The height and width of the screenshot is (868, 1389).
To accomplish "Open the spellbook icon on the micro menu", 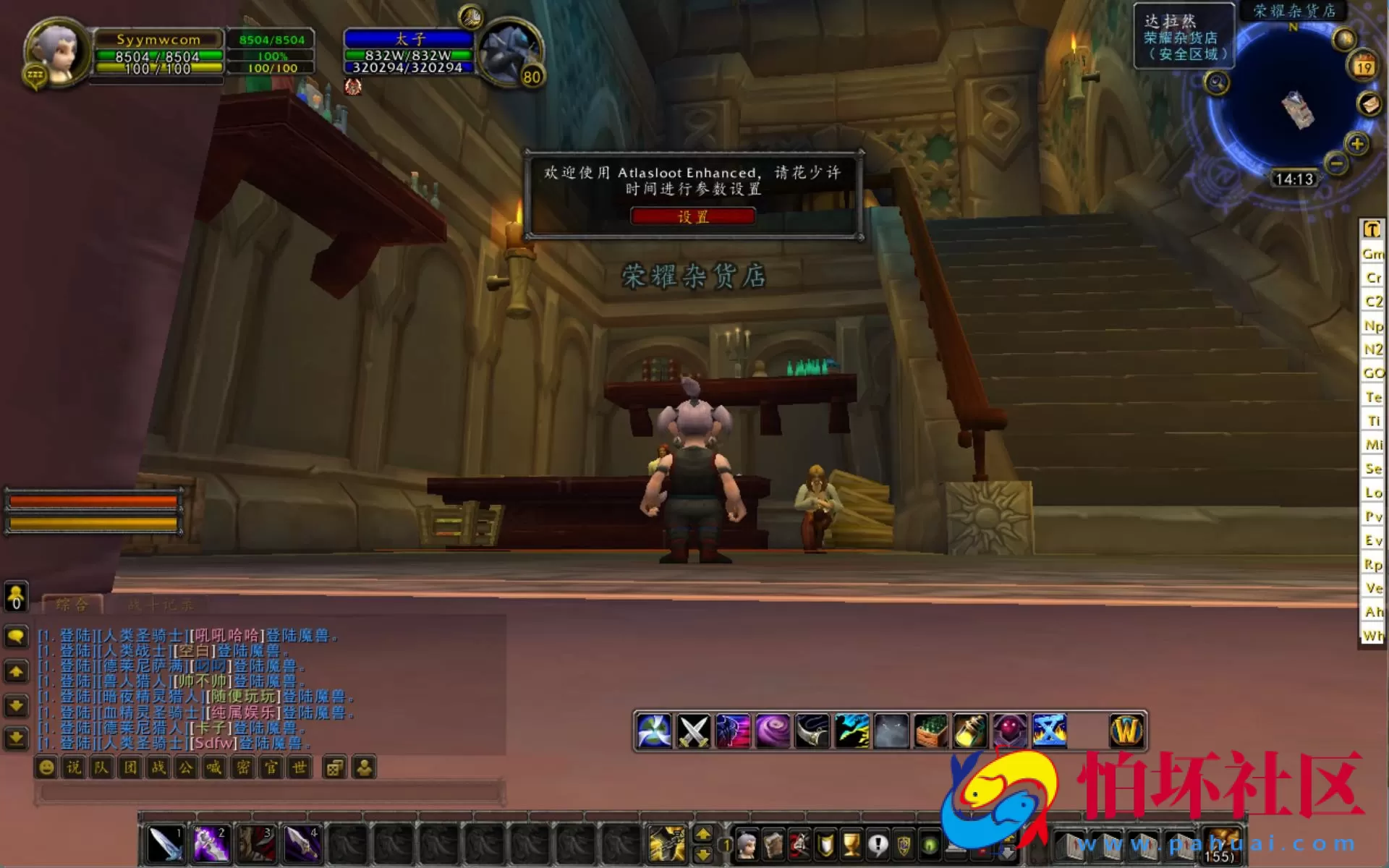I will 773,846.
